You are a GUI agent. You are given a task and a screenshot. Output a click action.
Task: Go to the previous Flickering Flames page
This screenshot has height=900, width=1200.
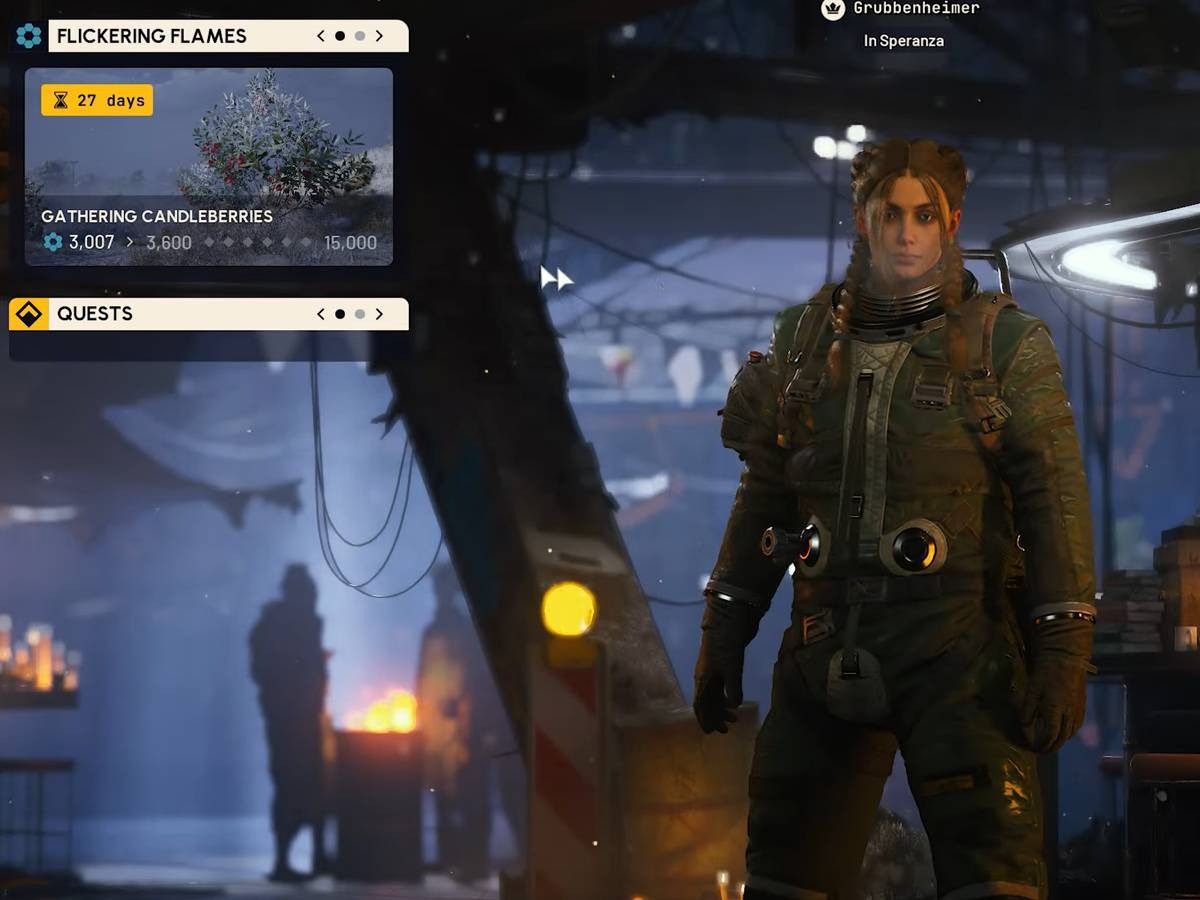[x=320, y=36]
